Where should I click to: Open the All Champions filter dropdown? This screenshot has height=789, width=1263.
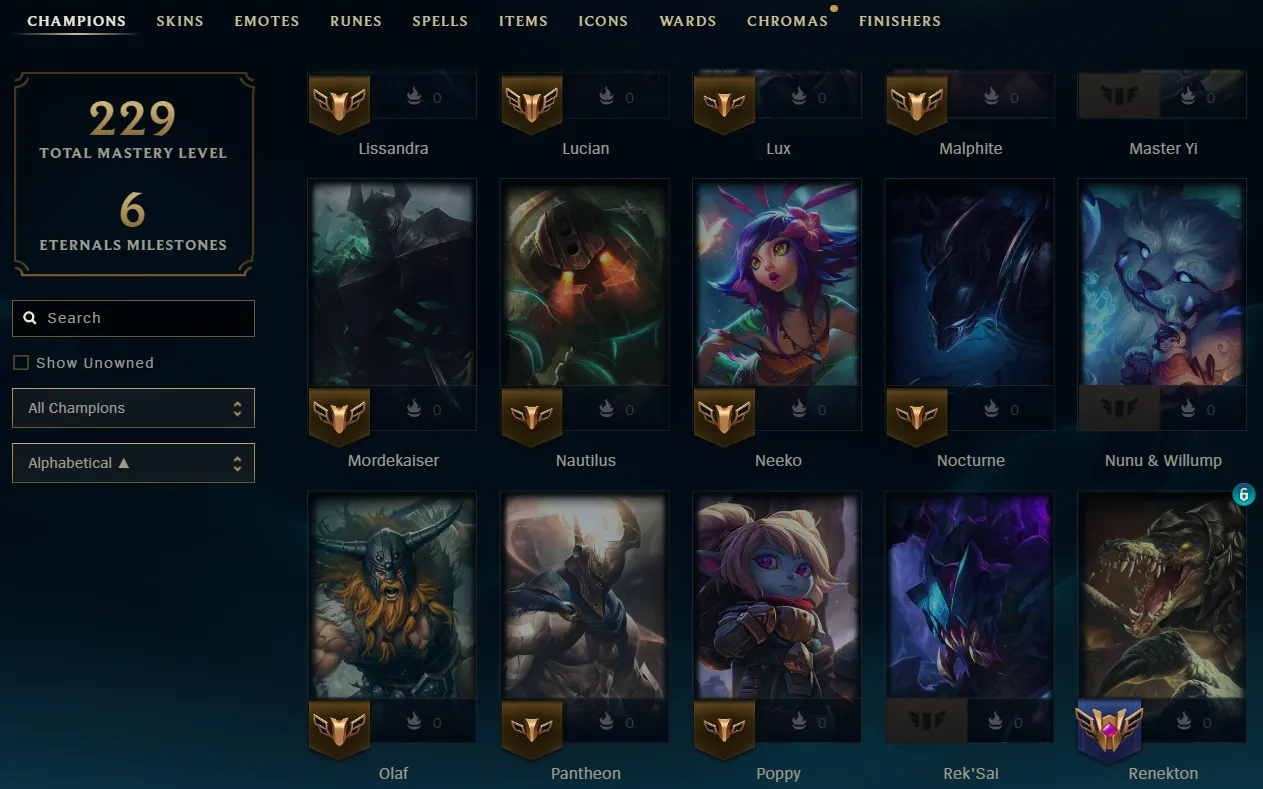[x=133, y=408]
